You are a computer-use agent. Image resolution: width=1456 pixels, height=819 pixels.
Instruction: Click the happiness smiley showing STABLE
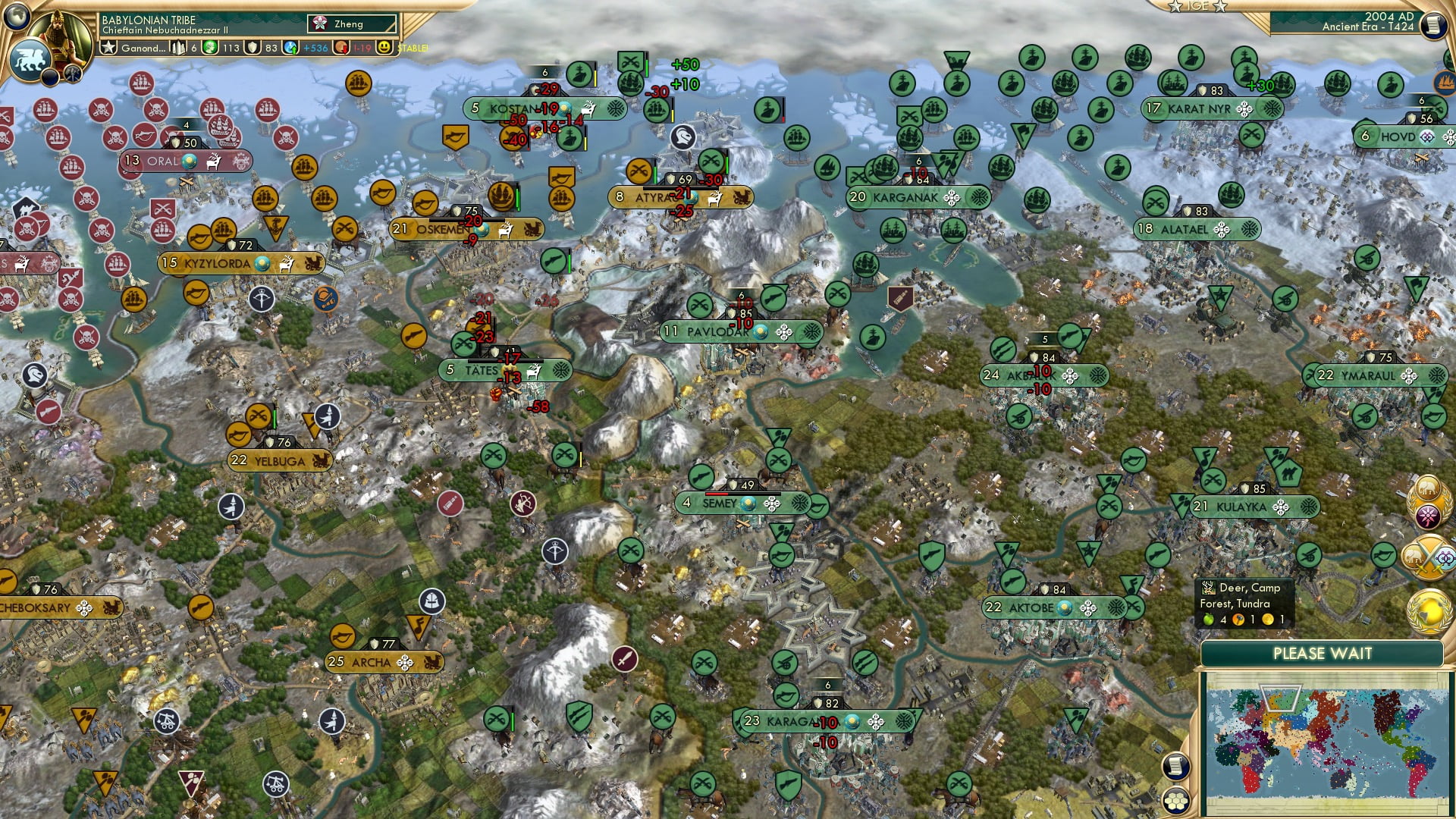coord(384,49)
